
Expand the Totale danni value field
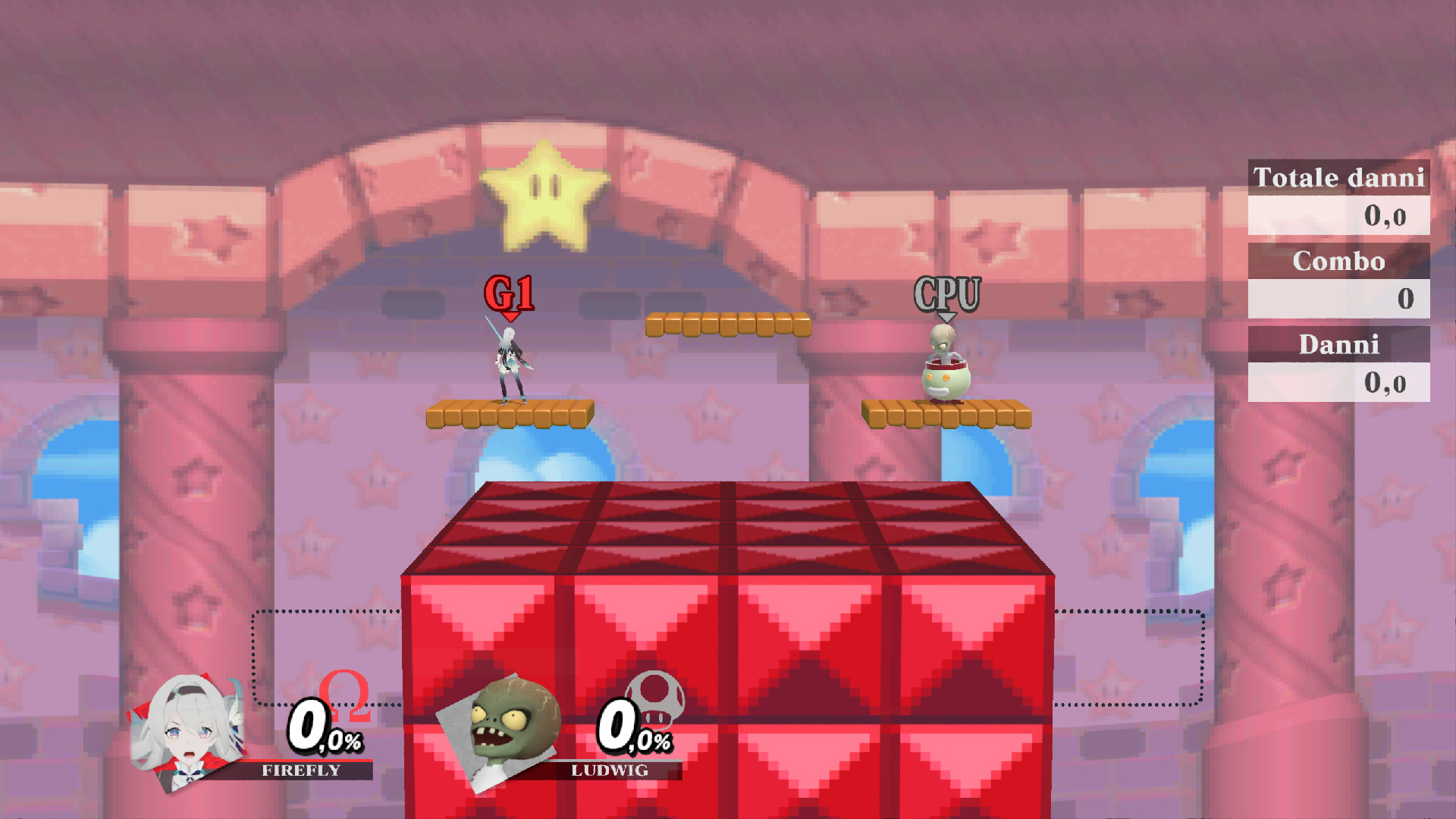1338,216
